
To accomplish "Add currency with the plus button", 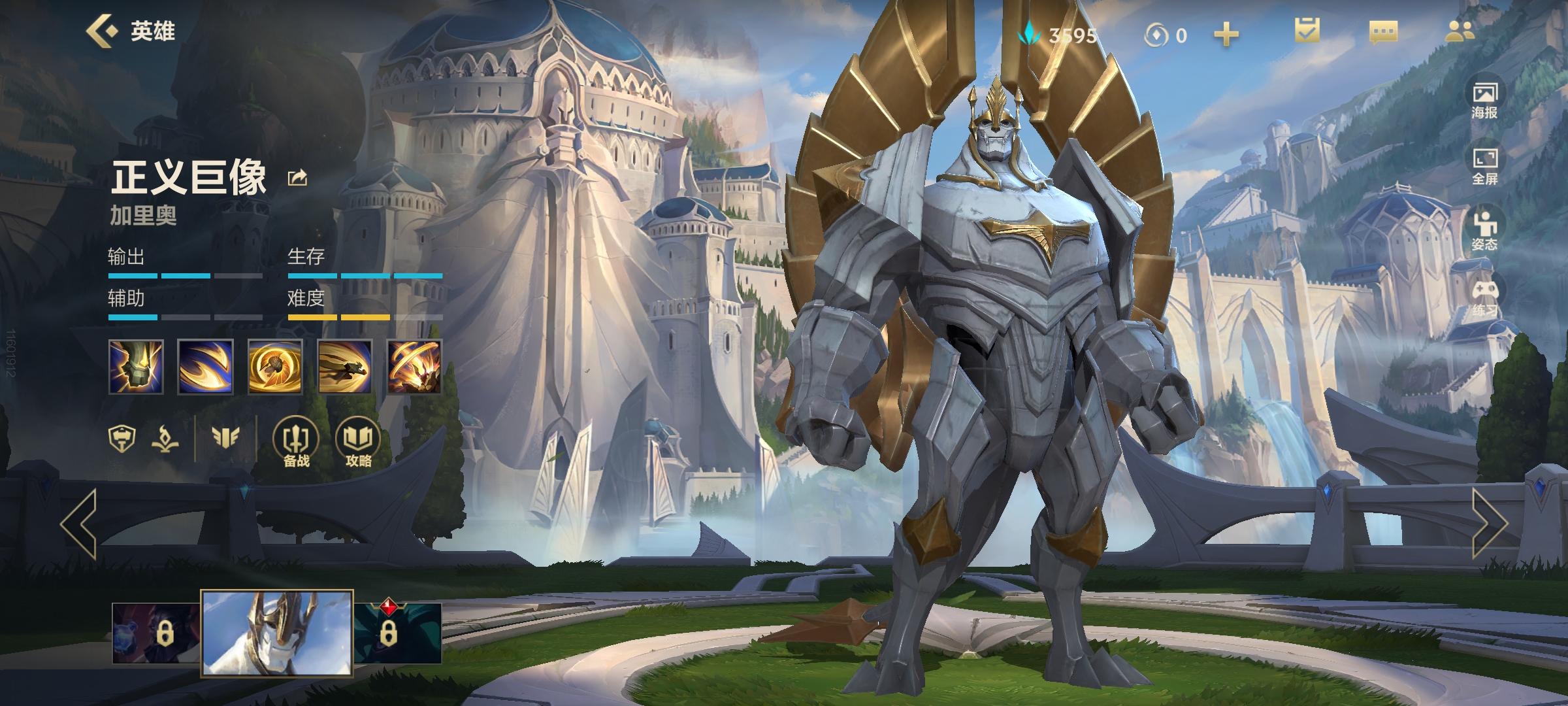I will (1226, 34).
